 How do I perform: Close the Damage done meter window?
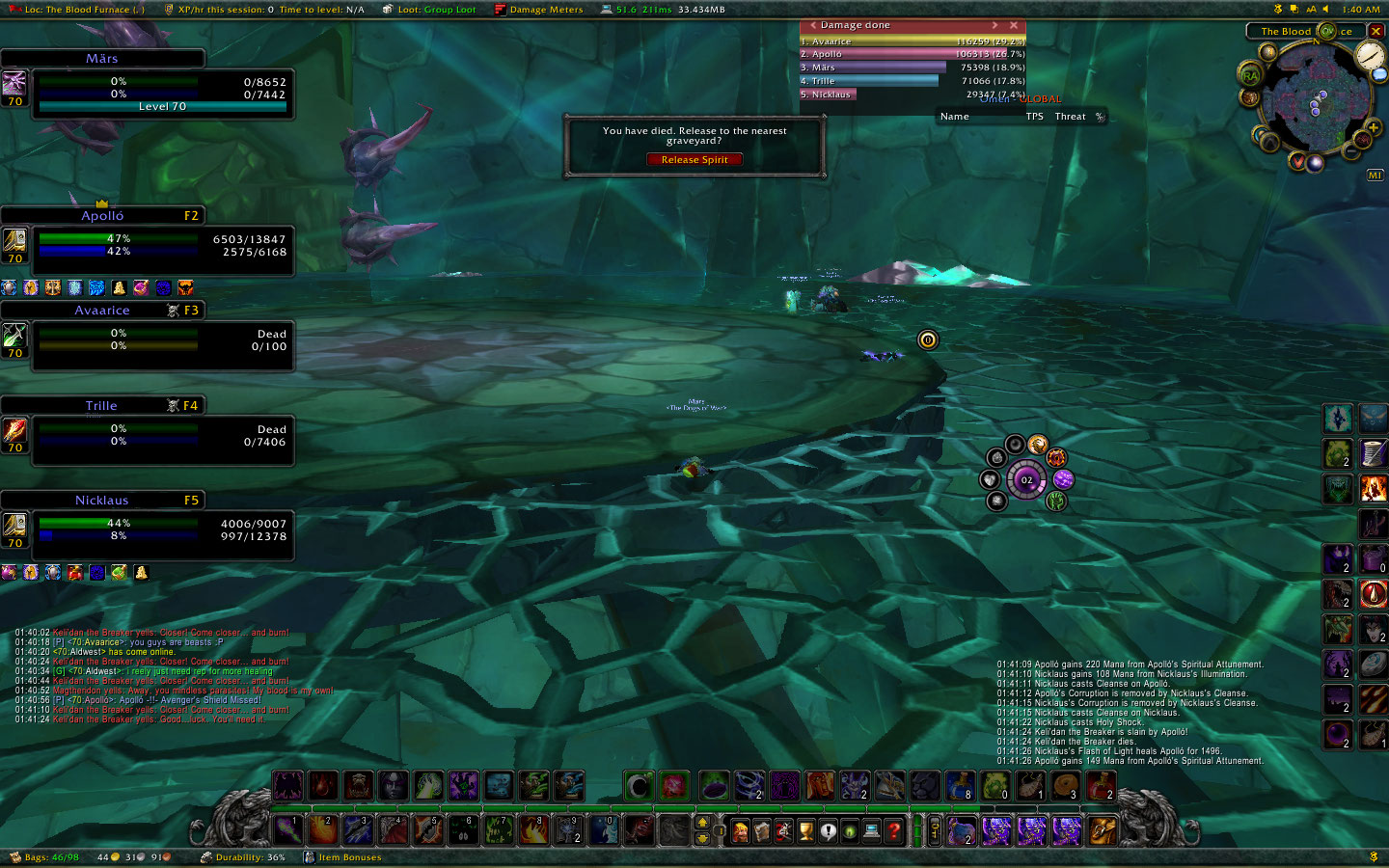click(x=1014, y=25)
